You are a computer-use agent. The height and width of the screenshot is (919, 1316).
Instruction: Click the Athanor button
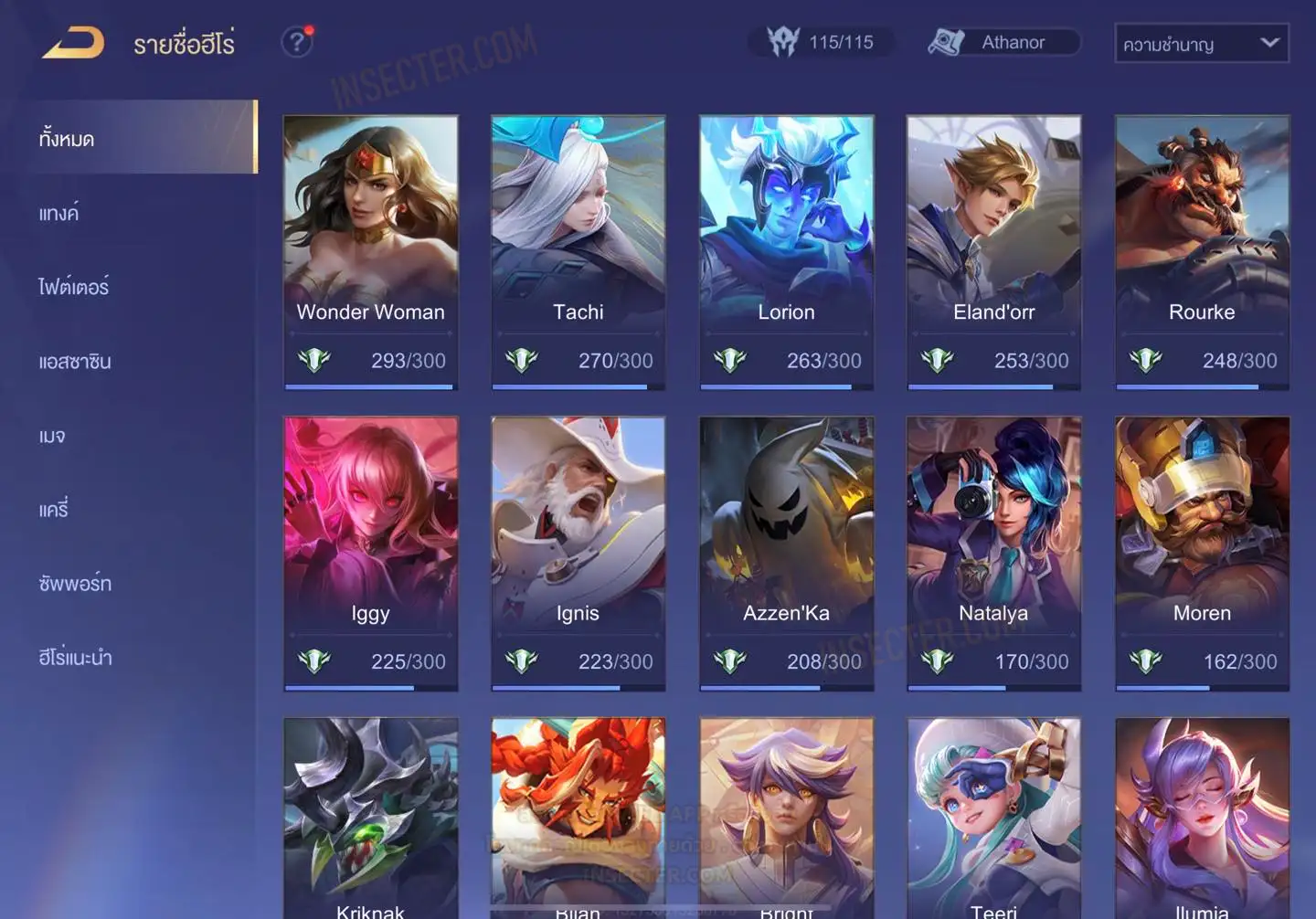pyautogui.click(x=1003, y=42)
